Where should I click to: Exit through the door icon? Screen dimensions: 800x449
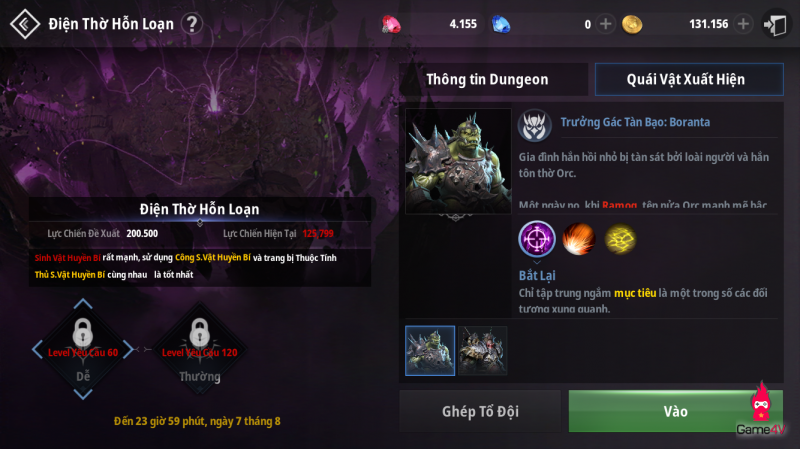[x=775, y=24]
